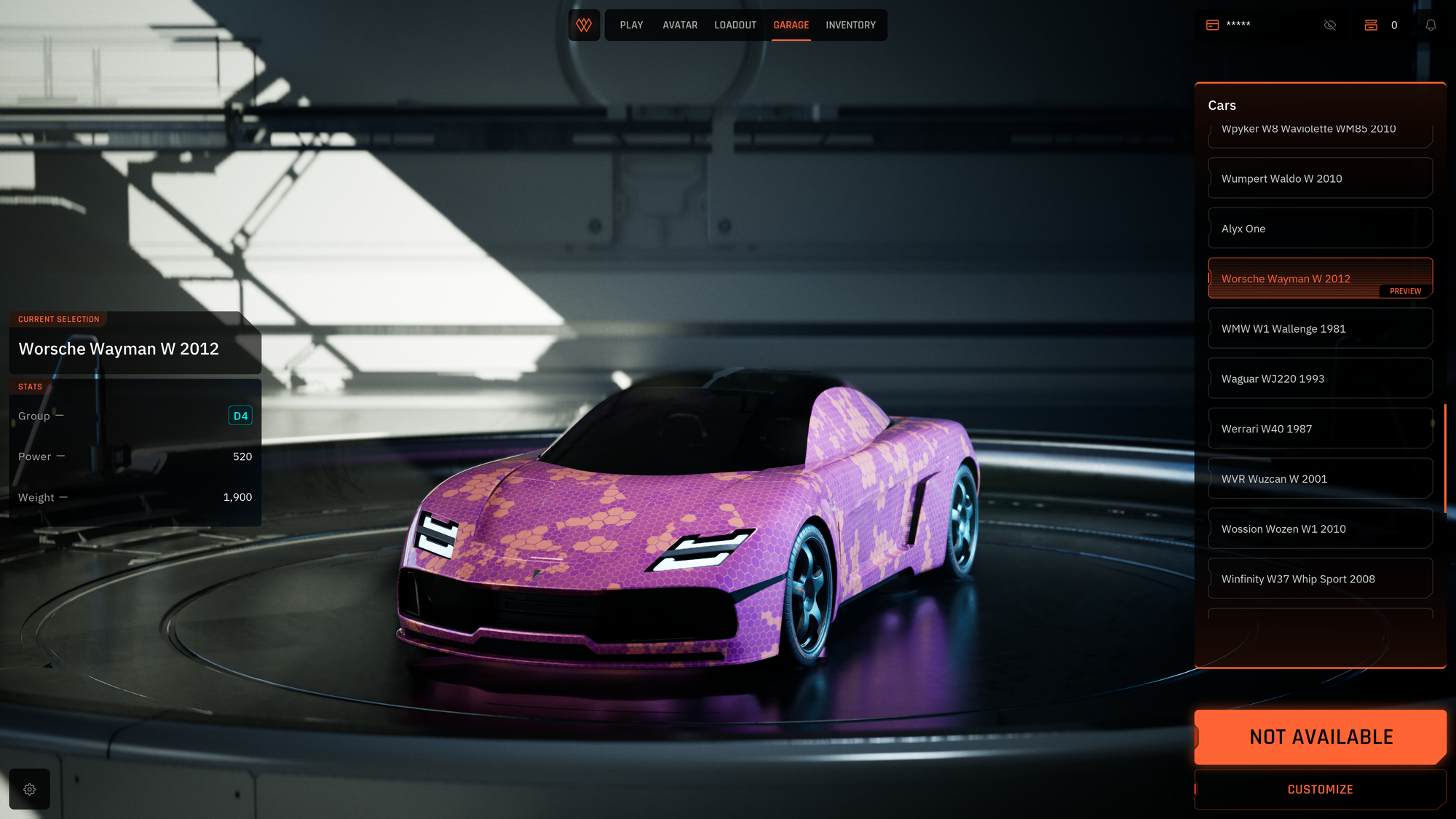
Task: Toggle balance visibility eye icon
Action: (1330, 25)
